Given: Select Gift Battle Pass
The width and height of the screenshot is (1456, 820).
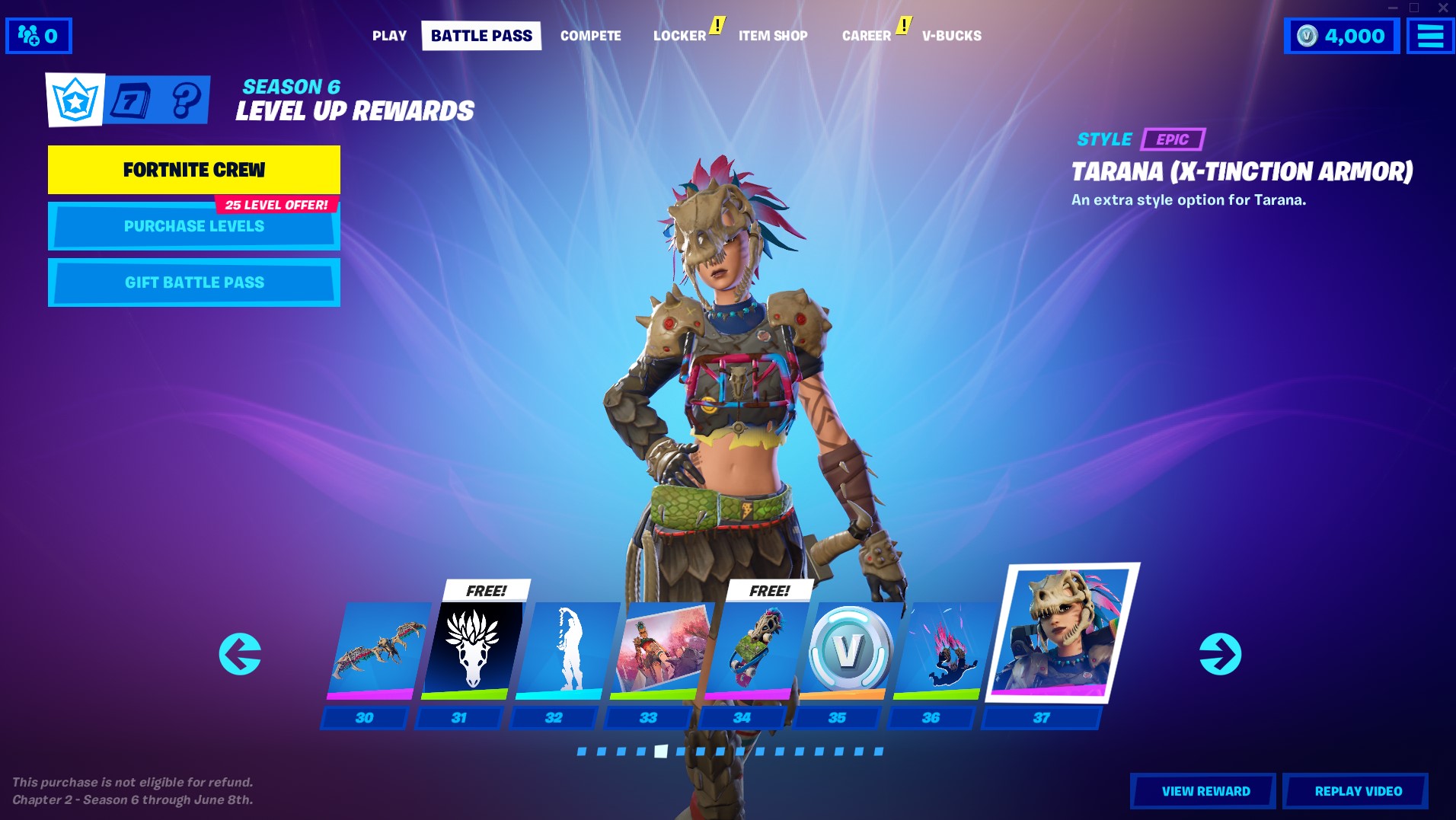Looking at the screenshot, I should (194, 282).
